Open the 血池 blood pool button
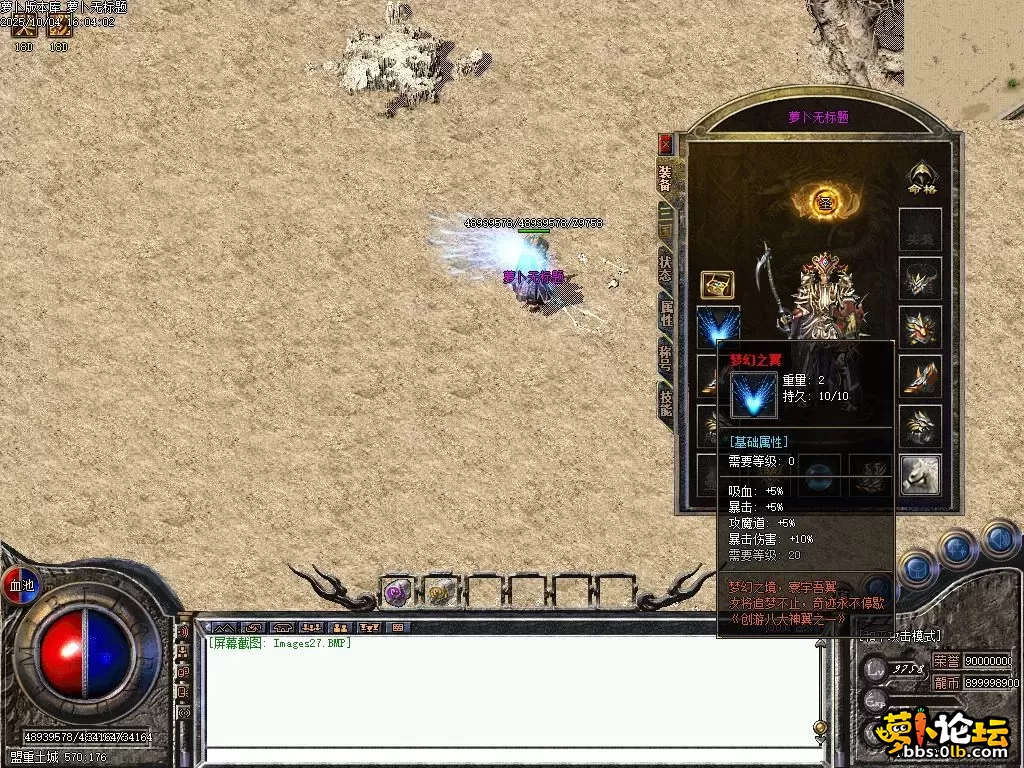Viewport: 1024px width, 768px height. 21,585
